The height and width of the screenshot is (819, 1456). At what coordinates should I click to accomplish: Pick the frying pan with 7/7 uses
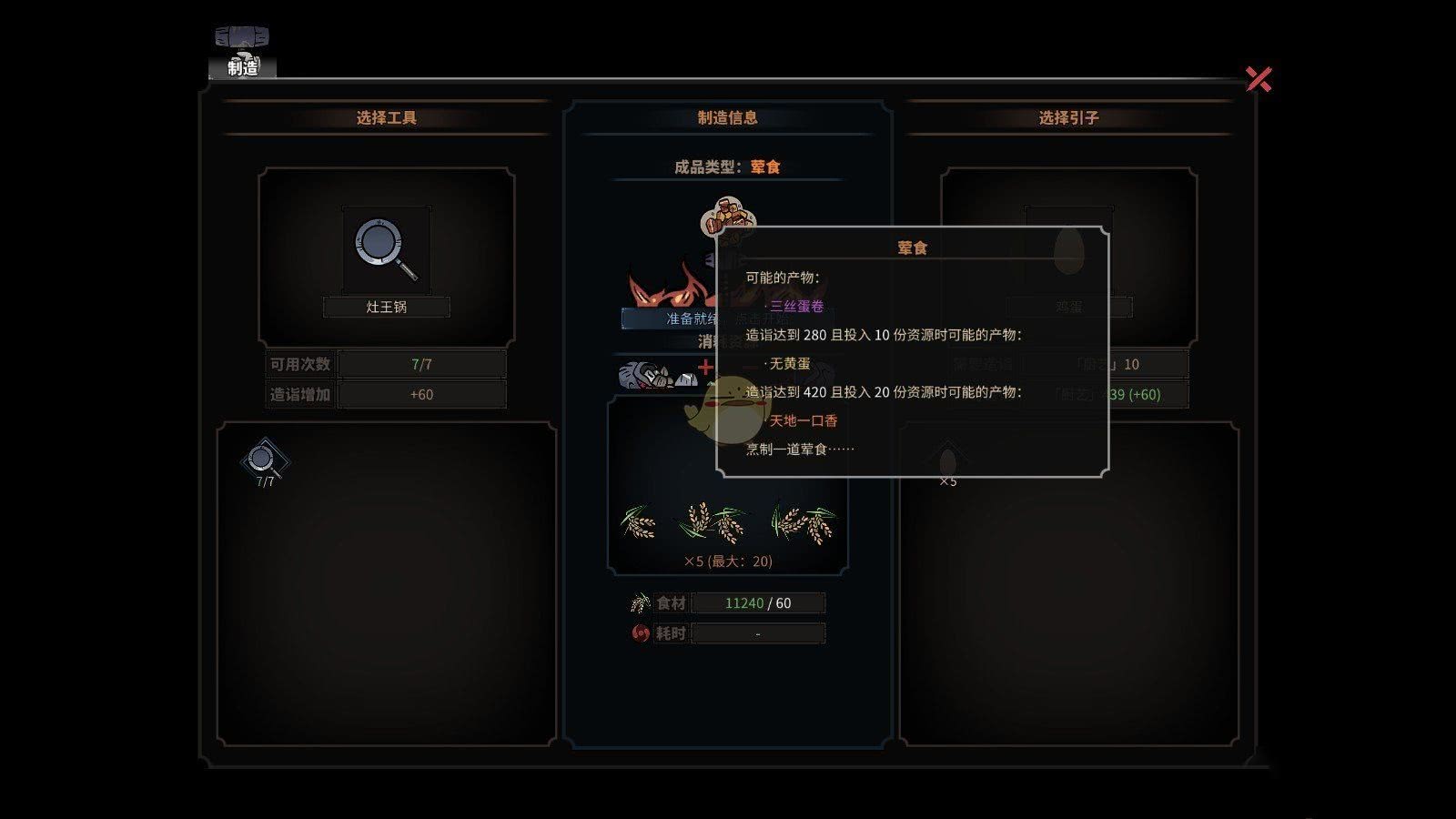264,461
